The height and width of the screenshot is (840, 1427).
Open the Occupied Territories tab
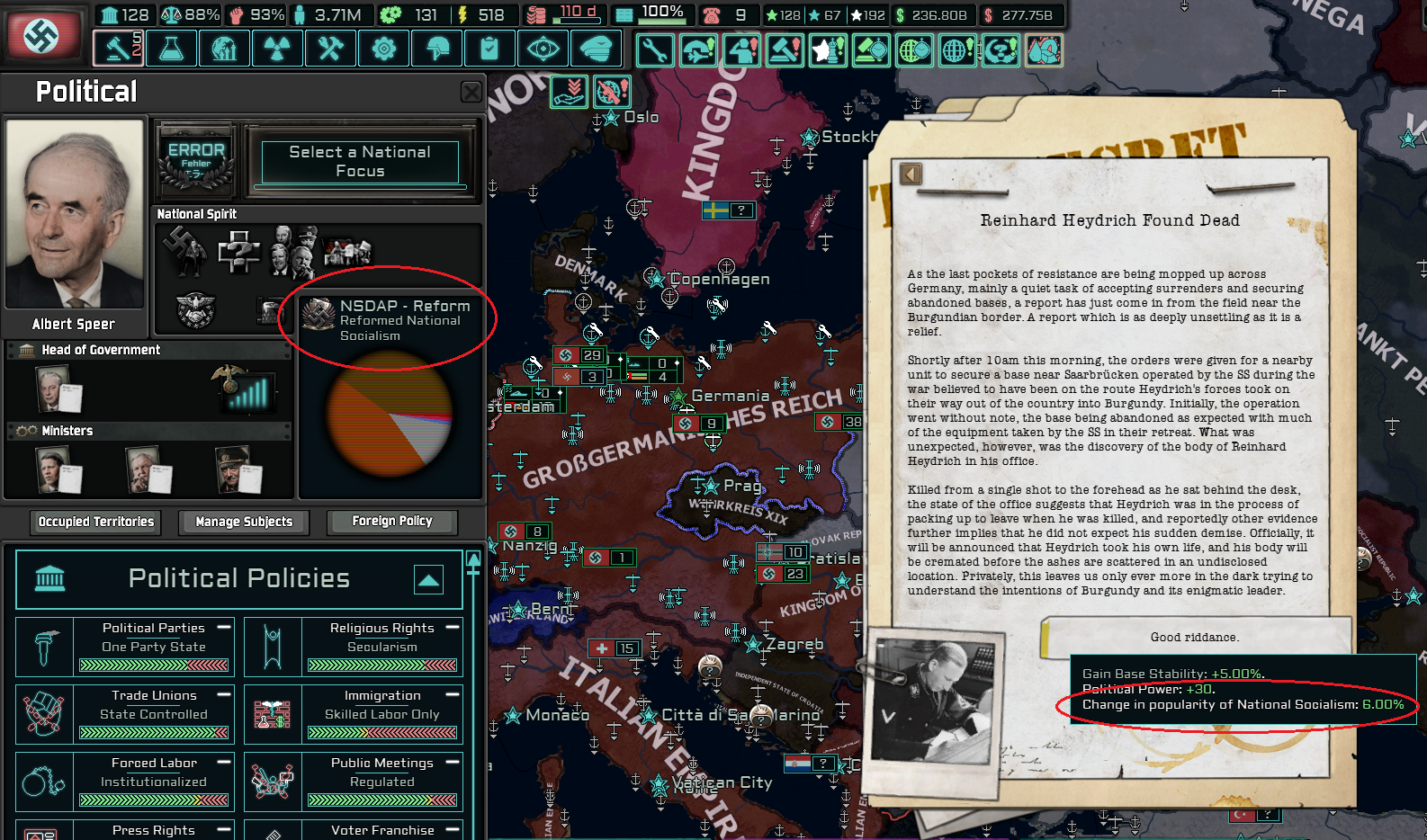(94, 523)
